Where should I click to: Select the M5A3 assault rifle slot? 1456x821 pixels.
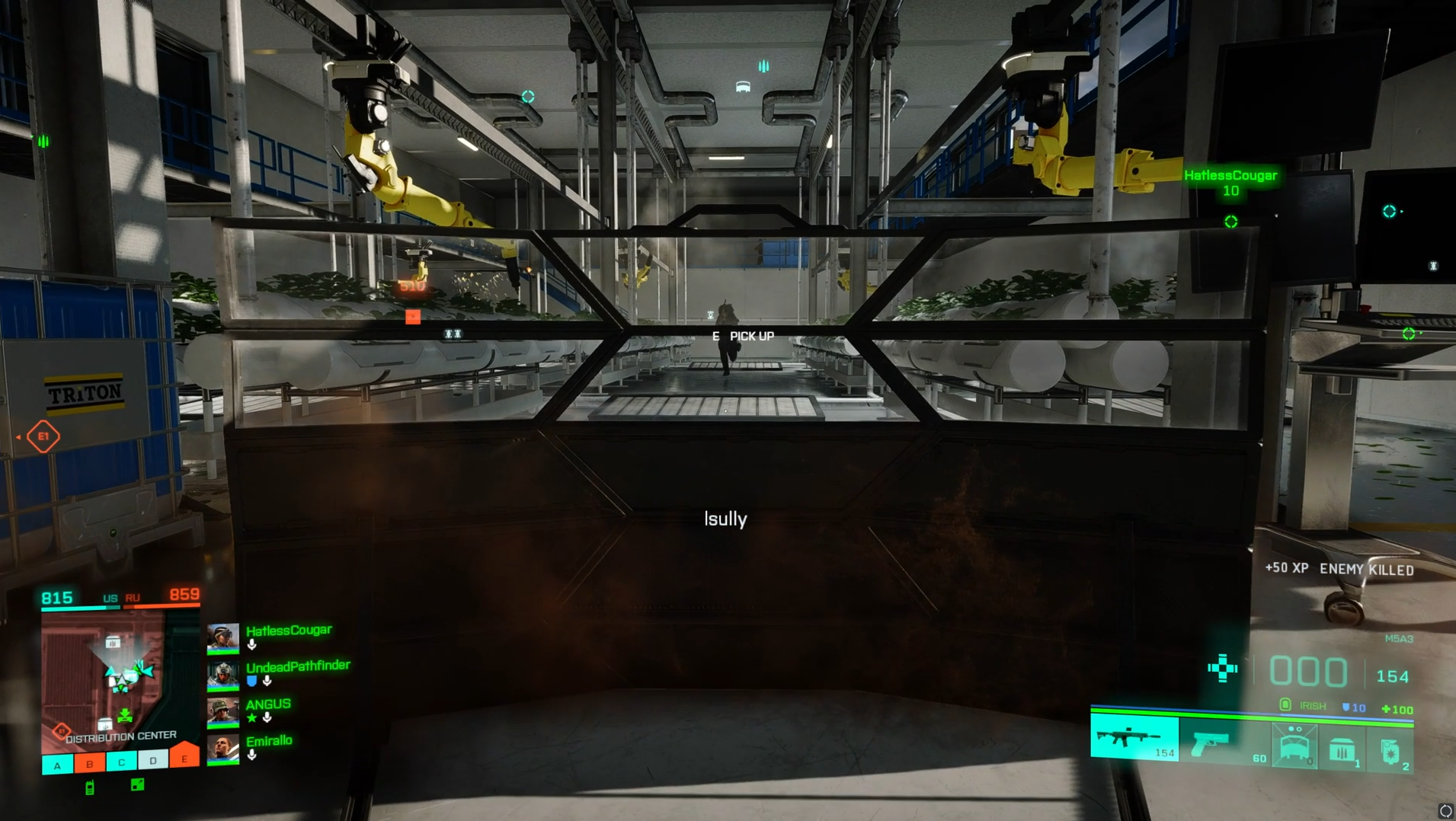(1134, 738)
